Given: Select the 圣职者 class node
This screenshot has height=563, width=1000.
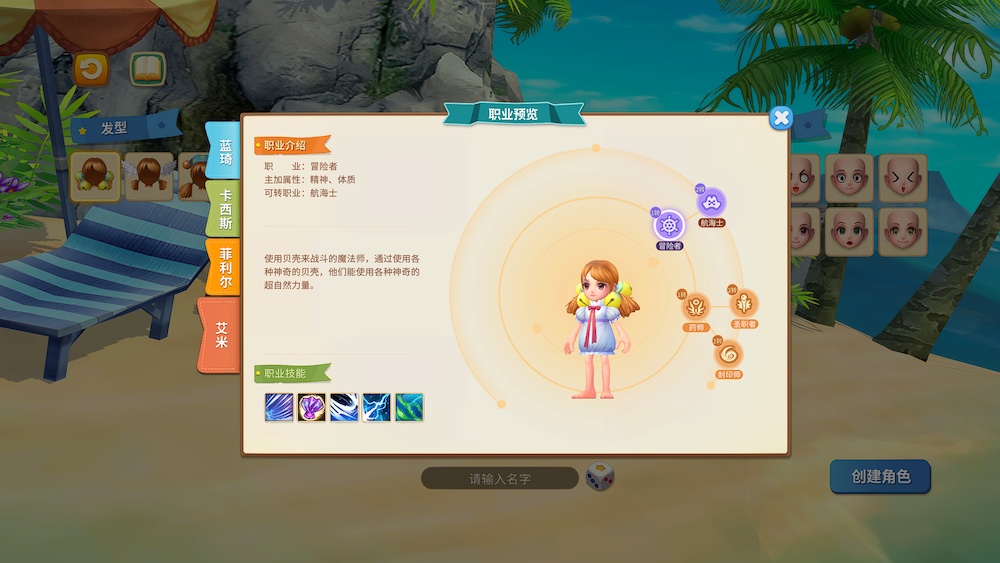Looking at the screenshot, I should coord(743,303).
